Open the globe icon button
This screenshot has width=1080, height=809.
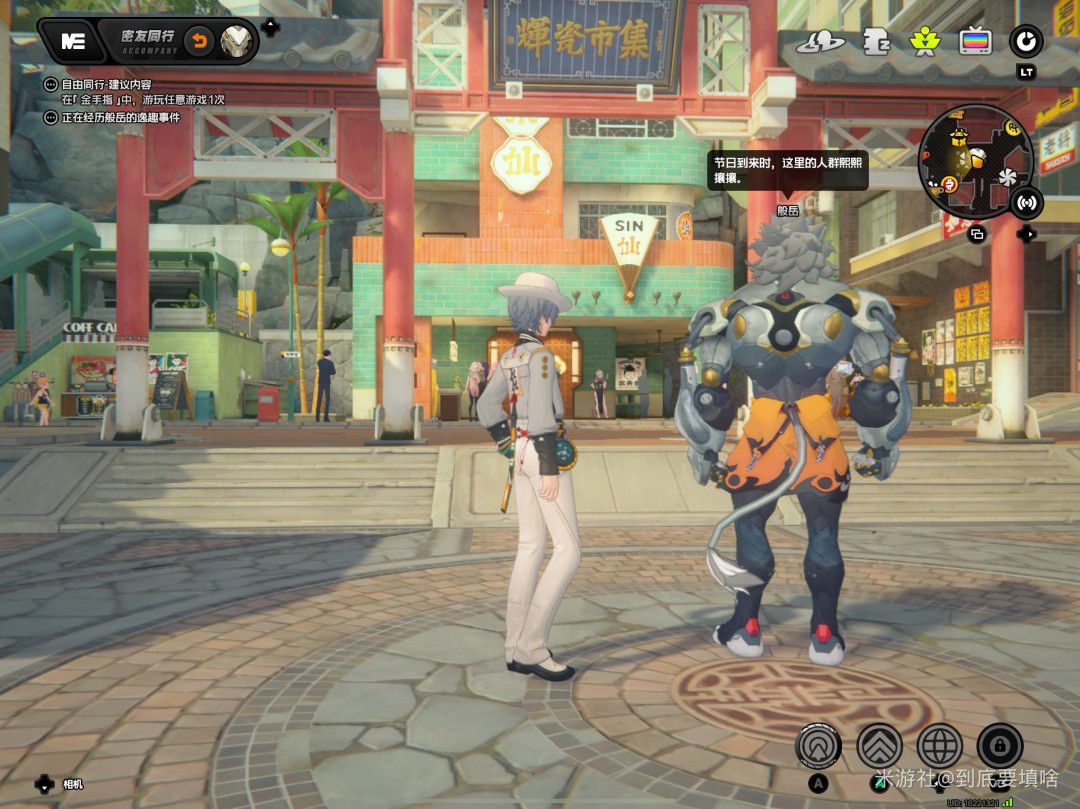(940, 745)
